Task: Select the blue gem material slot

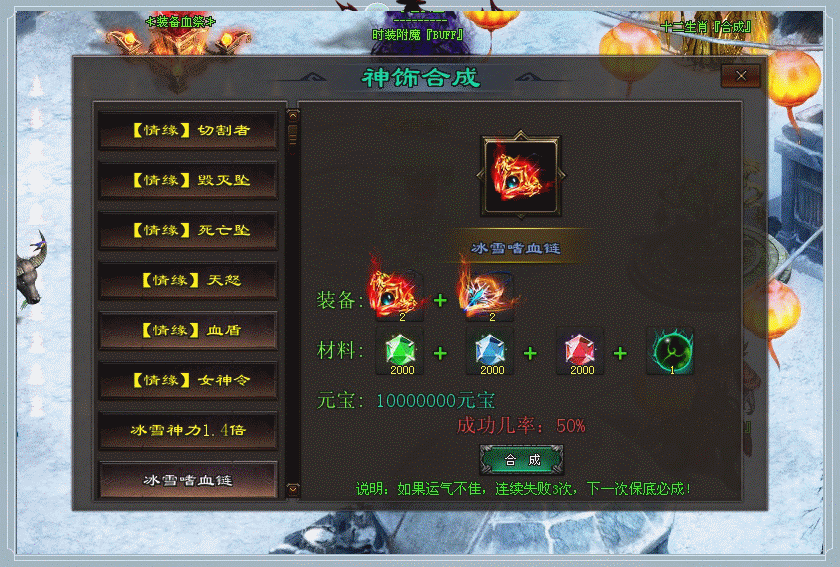Action: coord(491,352)
